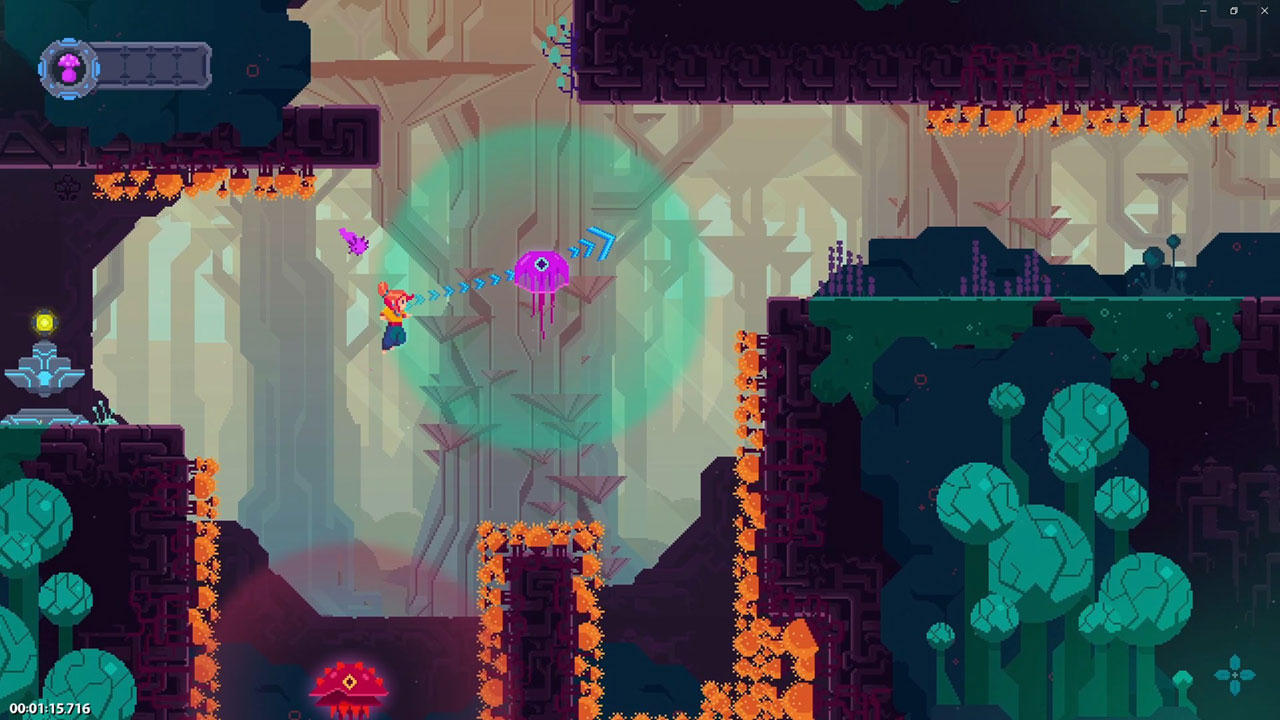1280x720 pixels.
Task: Click the small pink flying critter
Action: pos(355,240)
